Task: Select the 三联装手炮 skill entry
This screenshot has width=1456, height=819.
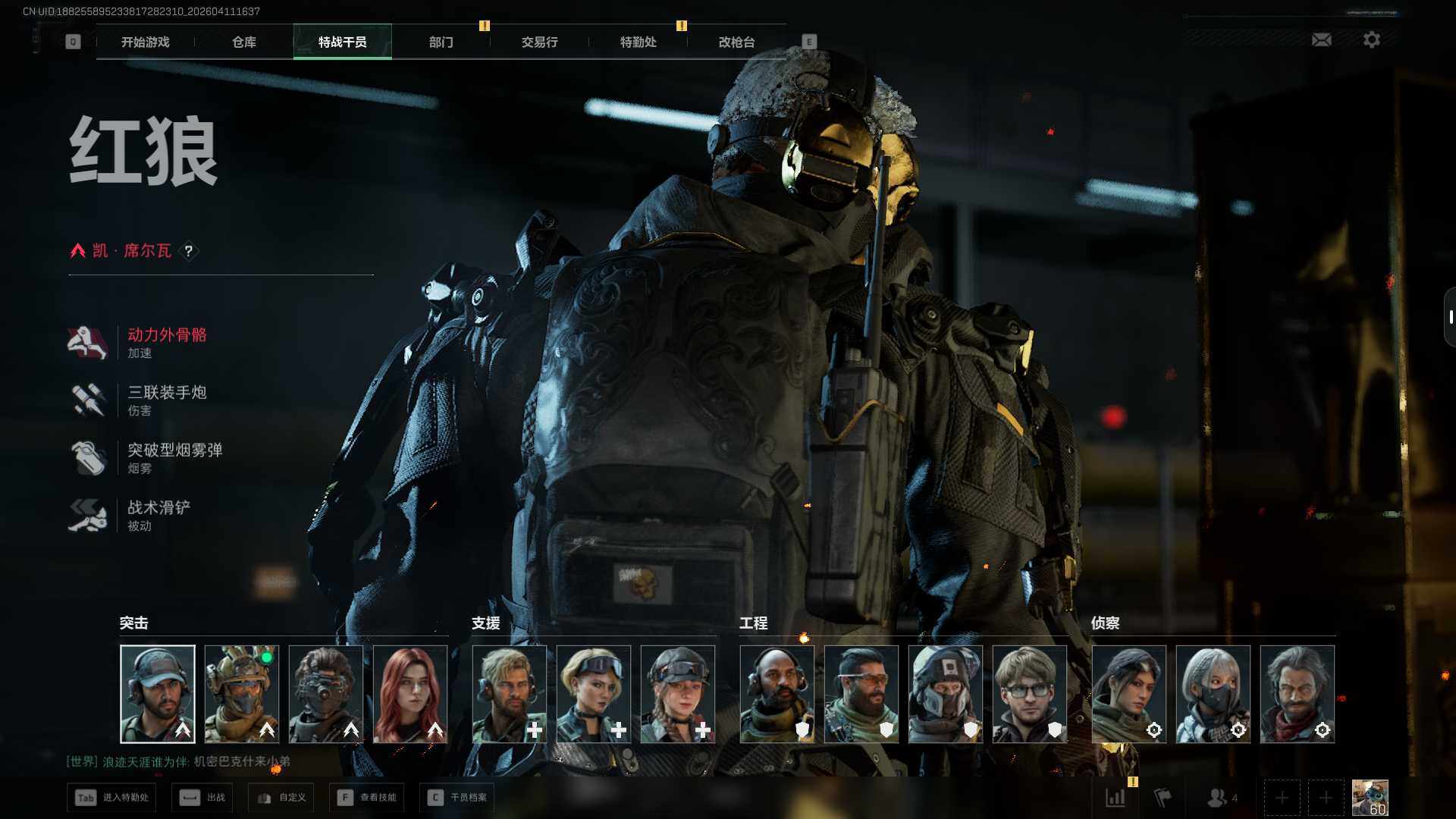Action: 167,400
